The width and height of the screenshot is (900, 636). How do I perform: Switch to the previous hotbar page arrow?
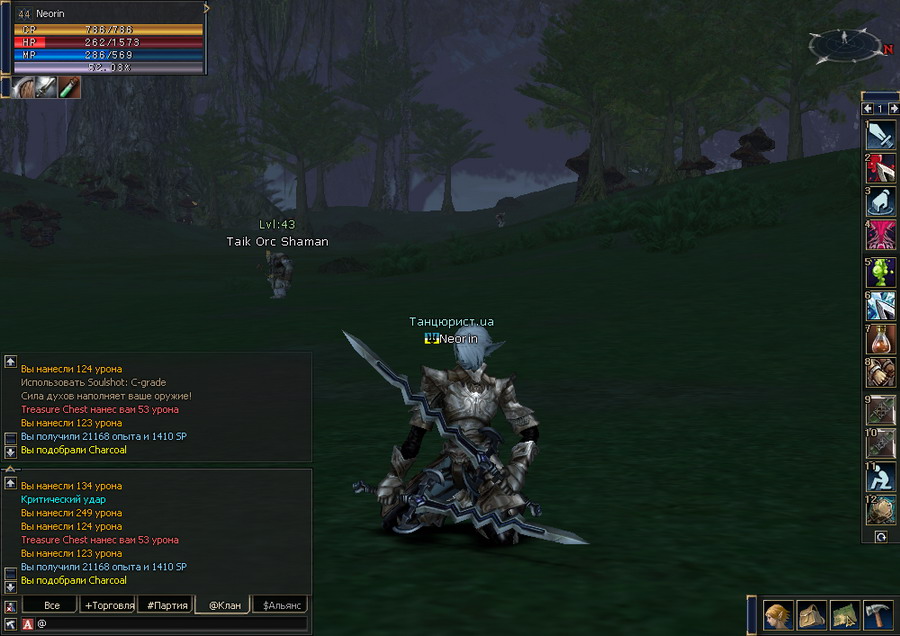click(x=868, y=108)
